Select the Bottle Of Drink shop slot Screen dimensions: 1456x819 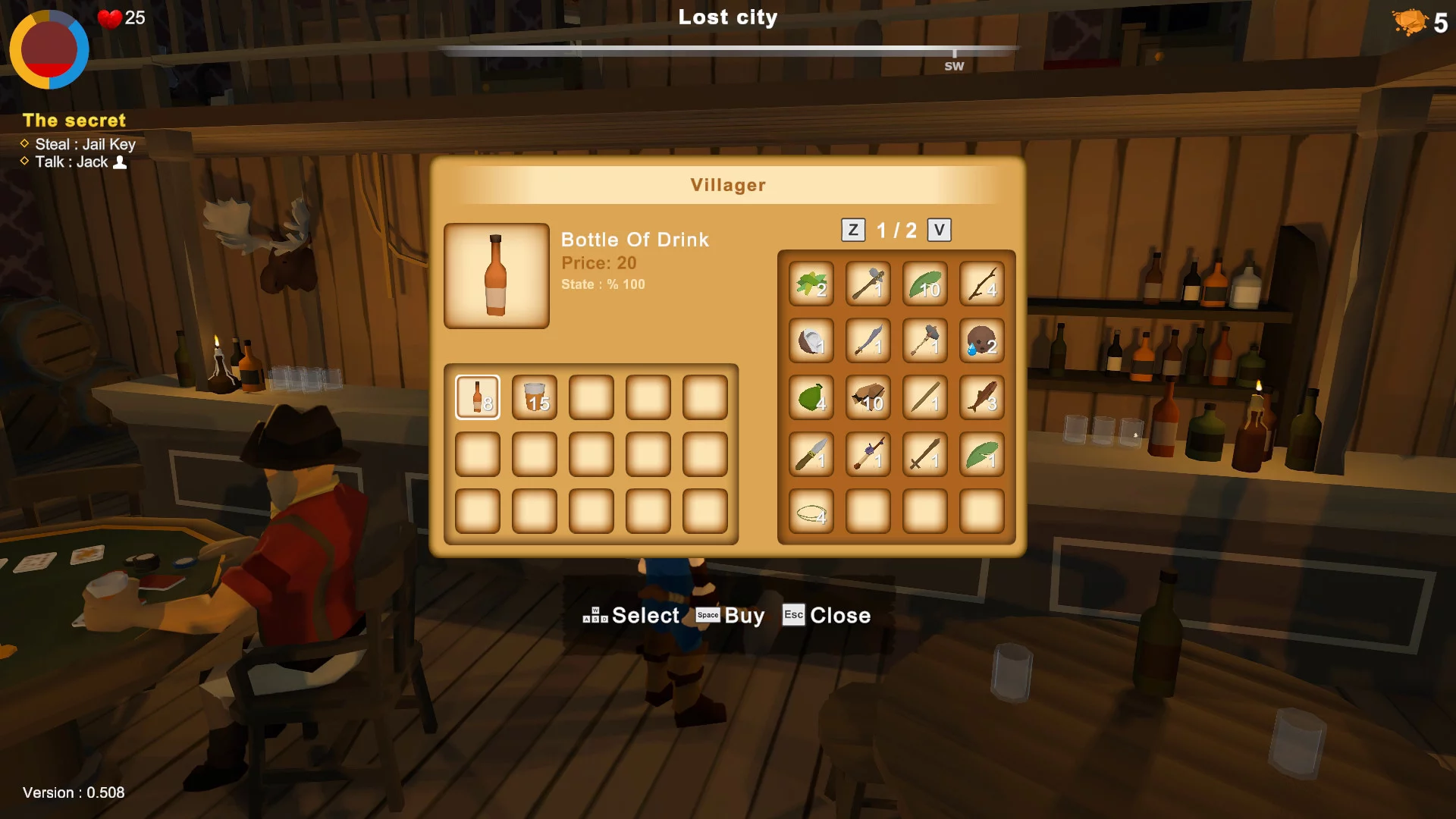[478, 397]
